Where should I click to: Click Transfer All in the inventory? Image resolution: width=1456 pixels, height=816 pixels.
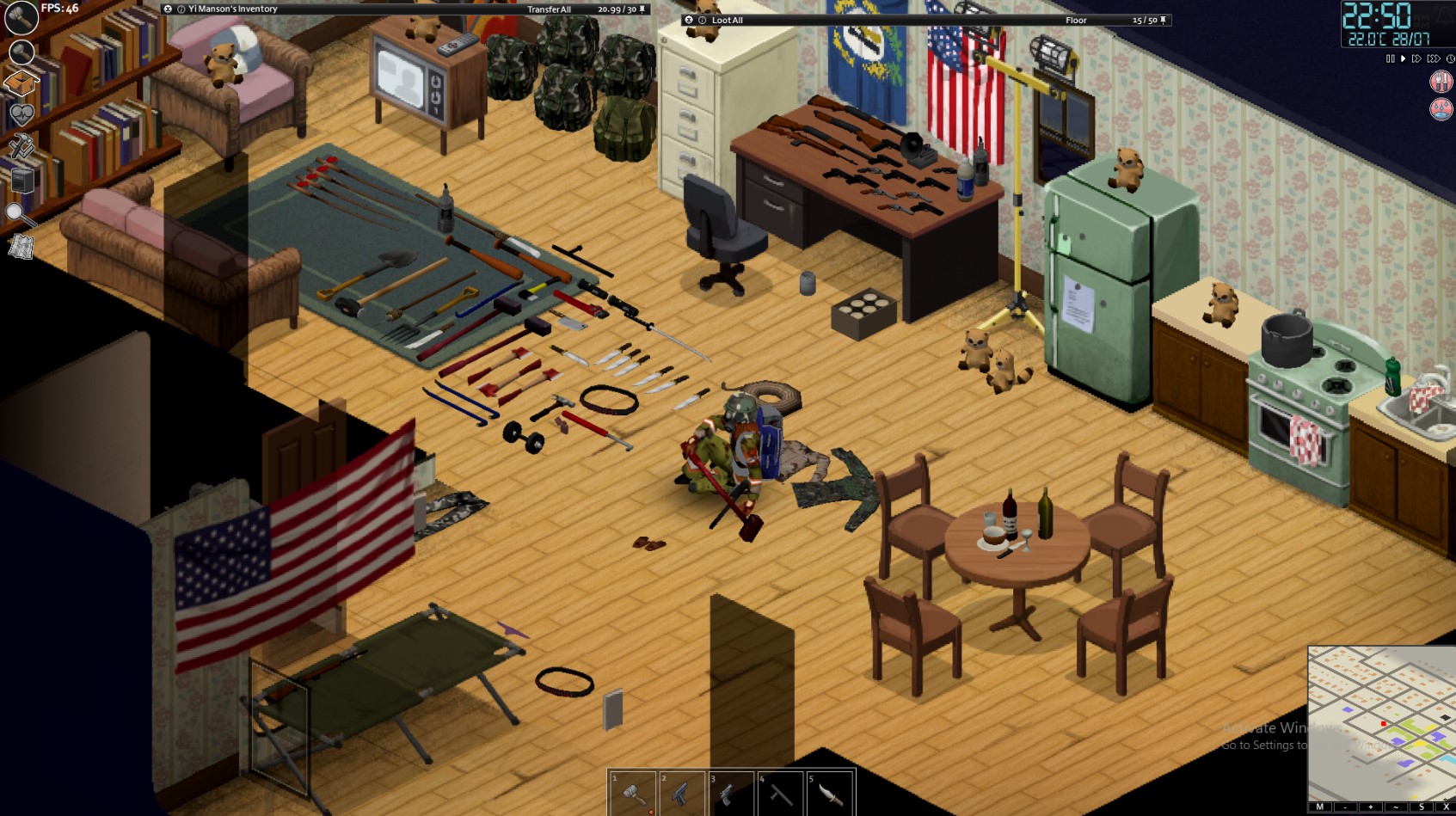[x=549, y=9]
